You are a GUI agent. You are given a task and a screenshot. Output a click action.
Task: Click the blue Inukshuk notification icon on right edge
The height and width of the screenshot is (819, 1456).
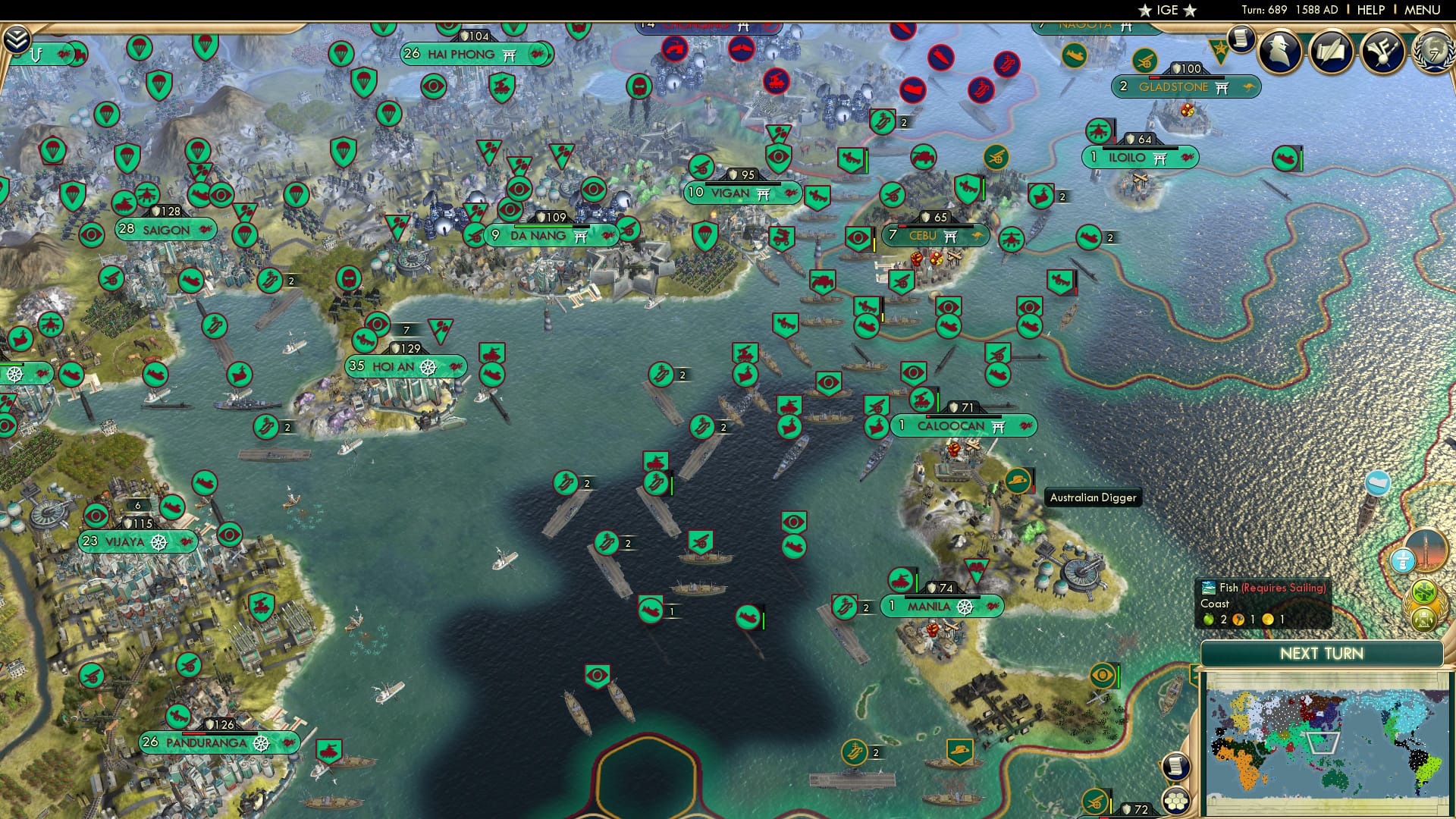pyautogui.click(x=1403, y=560)
